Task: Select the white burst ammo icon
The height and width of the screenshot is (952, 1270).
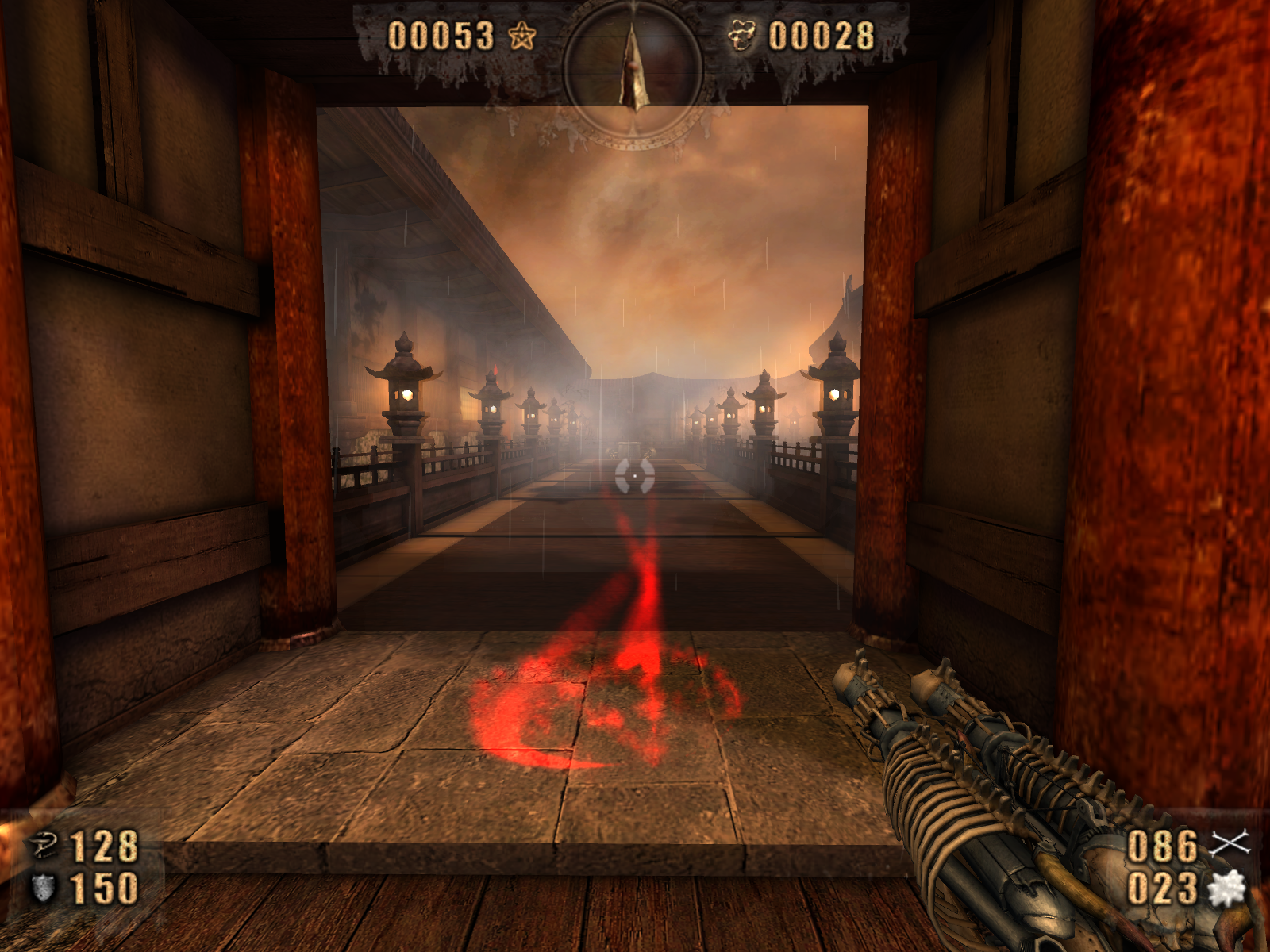Action: pyautogui.click(x=1227, y=889)
